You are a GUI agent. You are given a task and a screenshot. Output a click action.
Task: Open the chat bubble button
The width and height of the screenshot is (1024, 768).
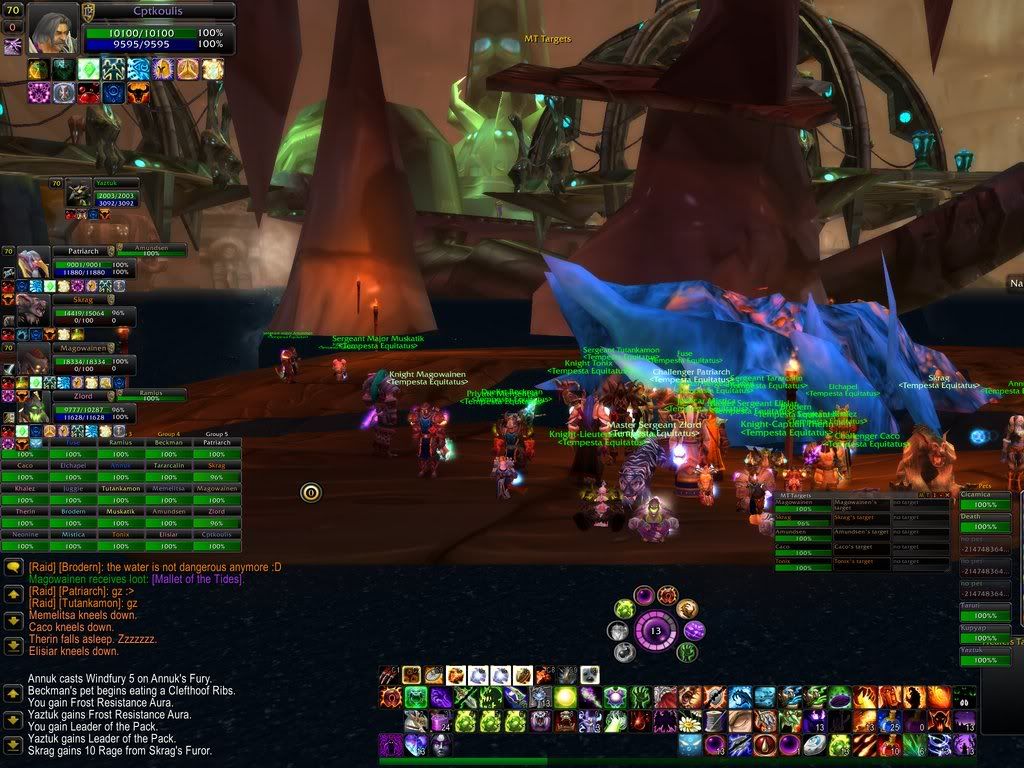(14, 567)
